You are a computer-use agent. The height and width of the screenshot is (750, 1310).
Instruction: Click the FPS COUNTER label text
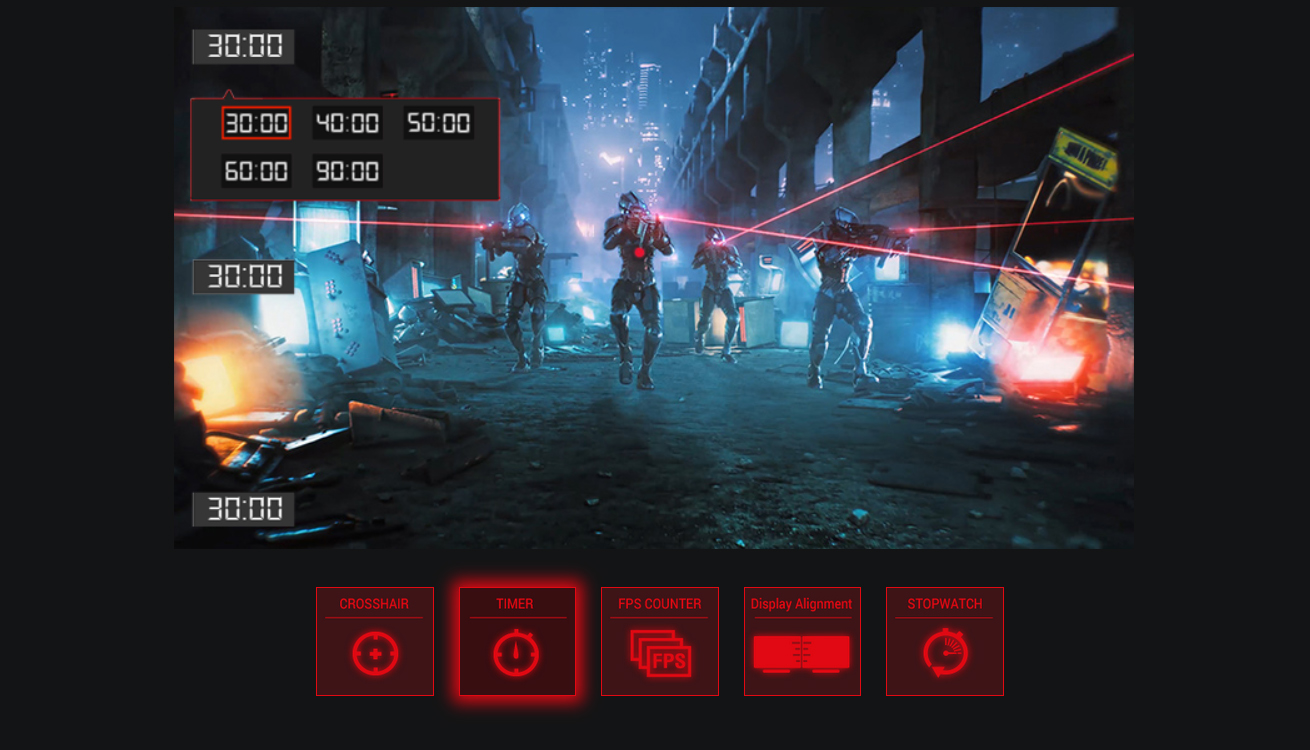660,603
